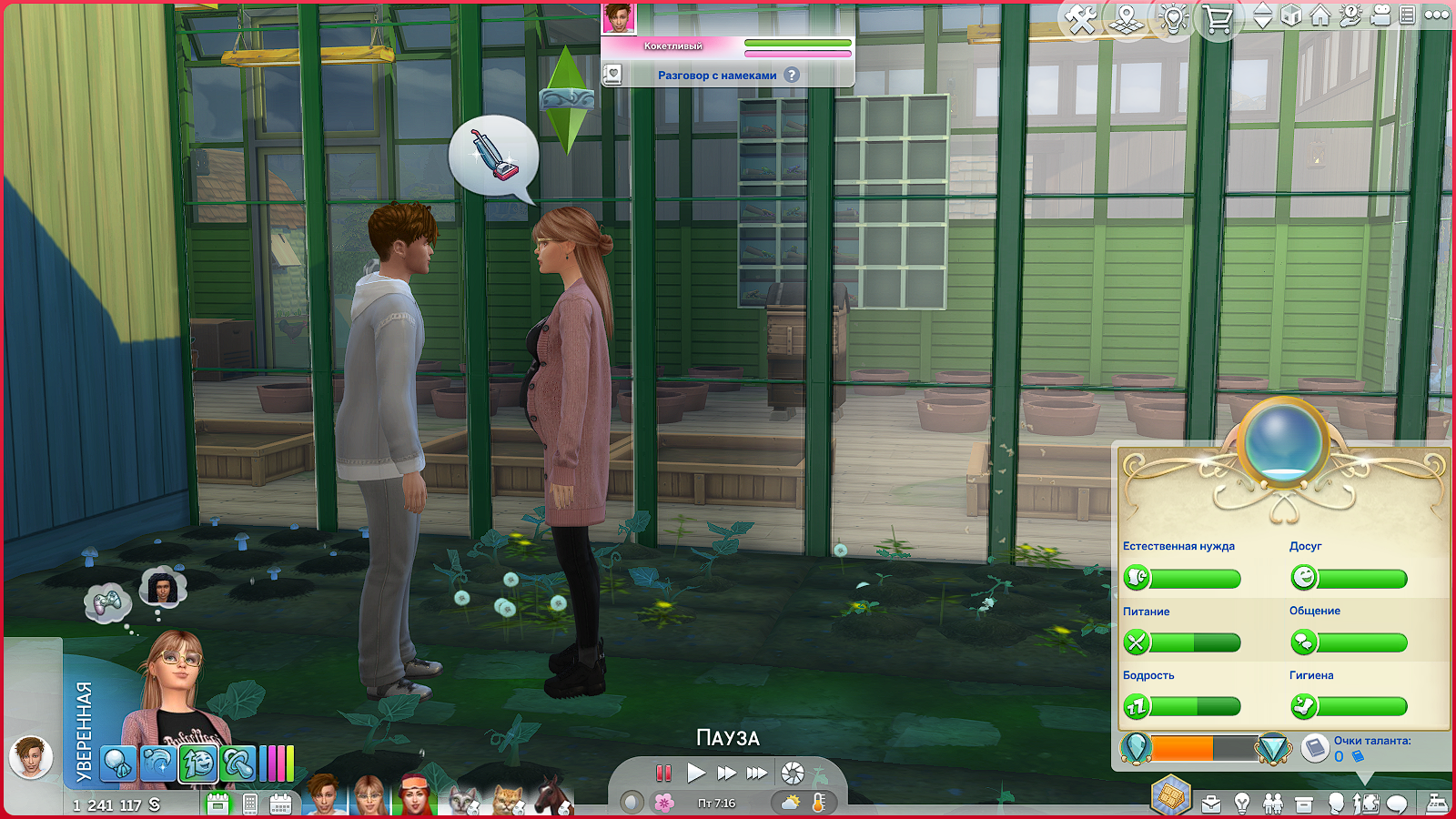Open the three-dots game options menu

pyautogui.click(x=1437, y=15)
